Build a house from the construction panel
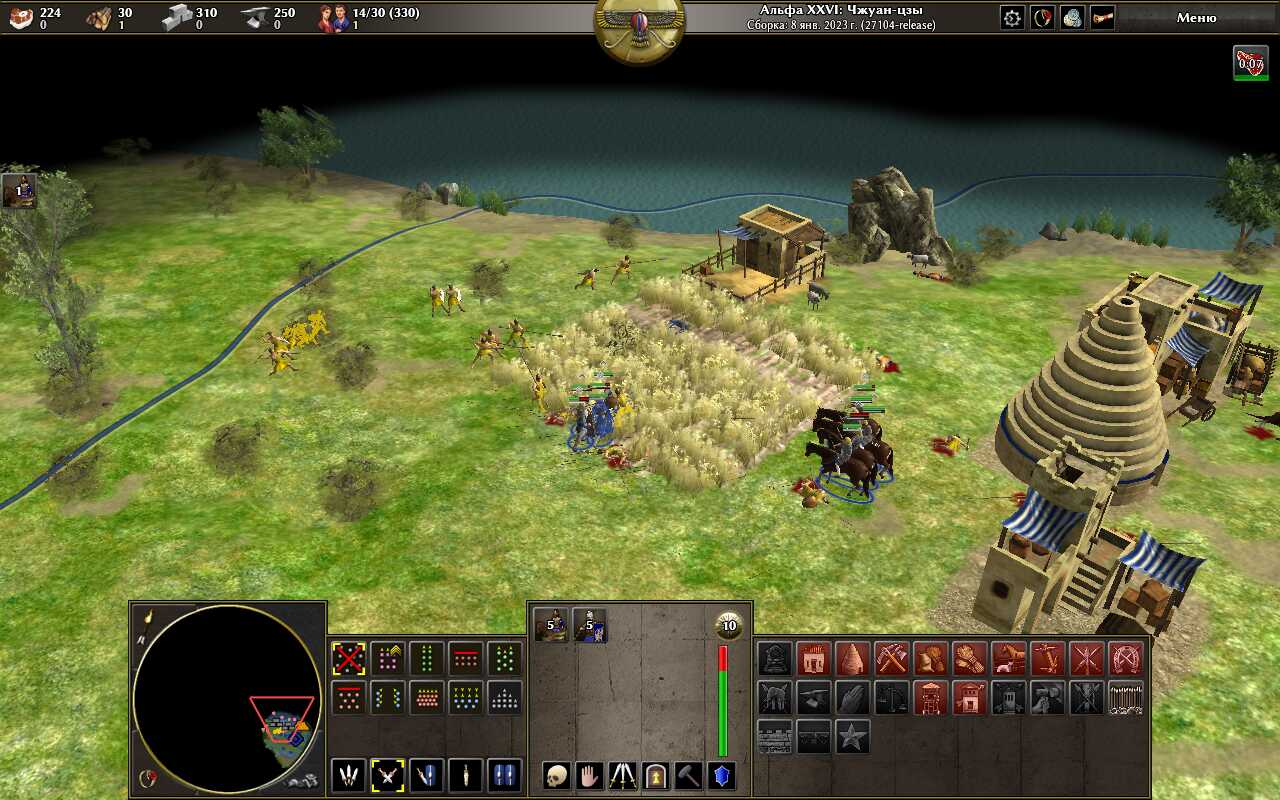The image size is (1280, 800). (813, 658)
